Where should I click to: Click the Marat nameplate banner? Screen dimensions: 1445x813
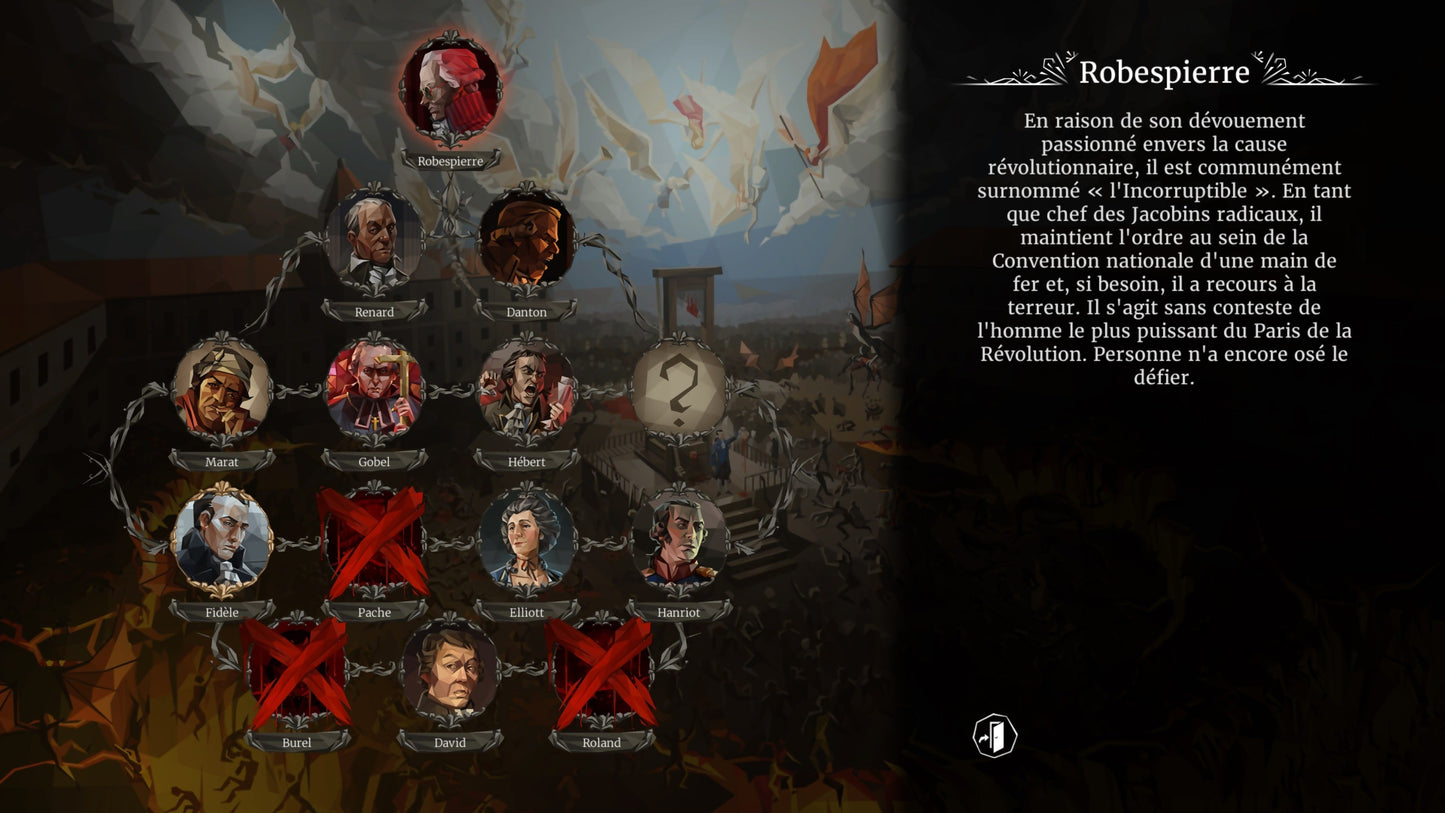click(x=222, y=462)
